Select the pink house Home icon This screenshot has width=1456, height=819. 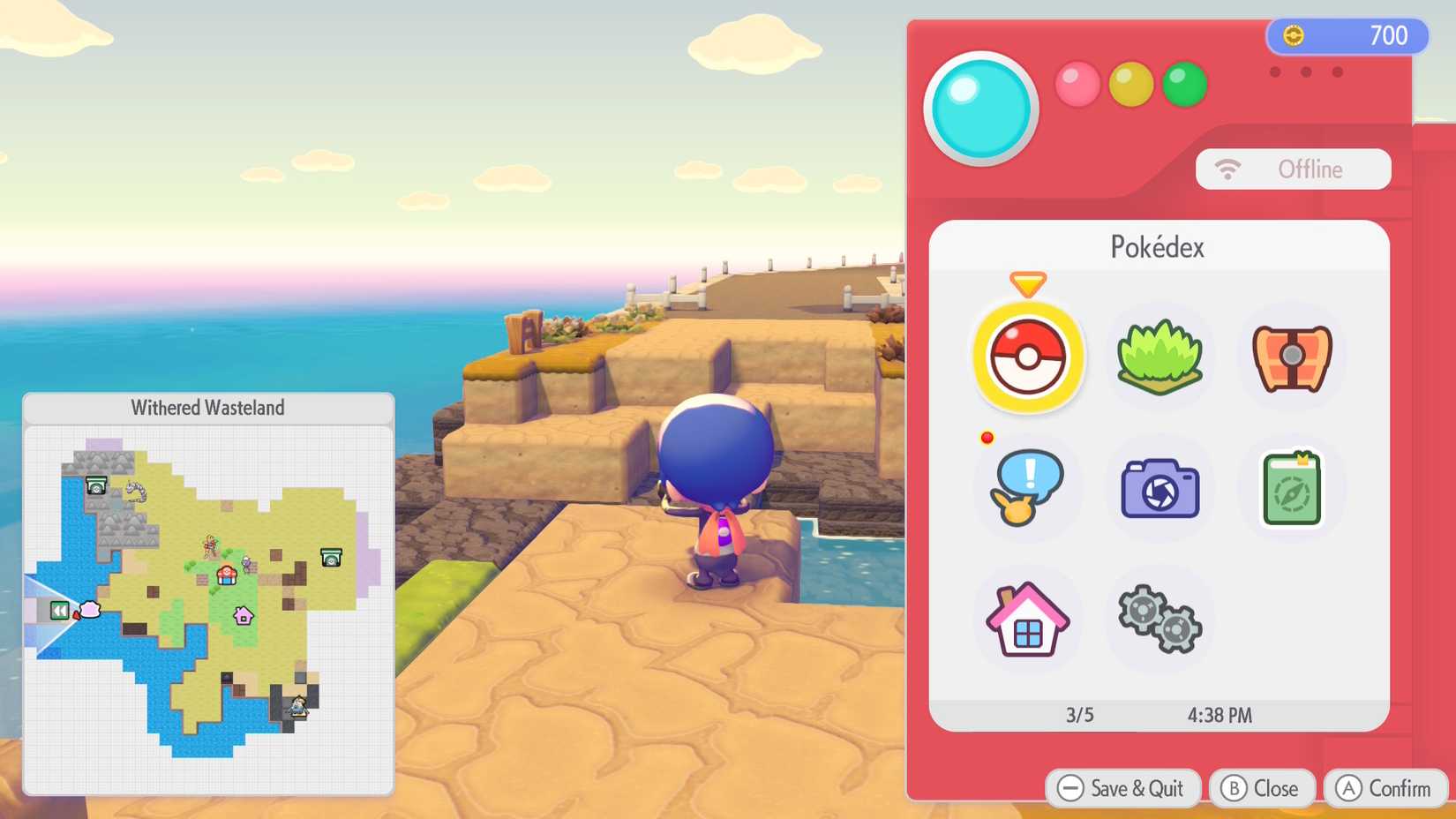pyautogui.click(x=1027, y=619)
